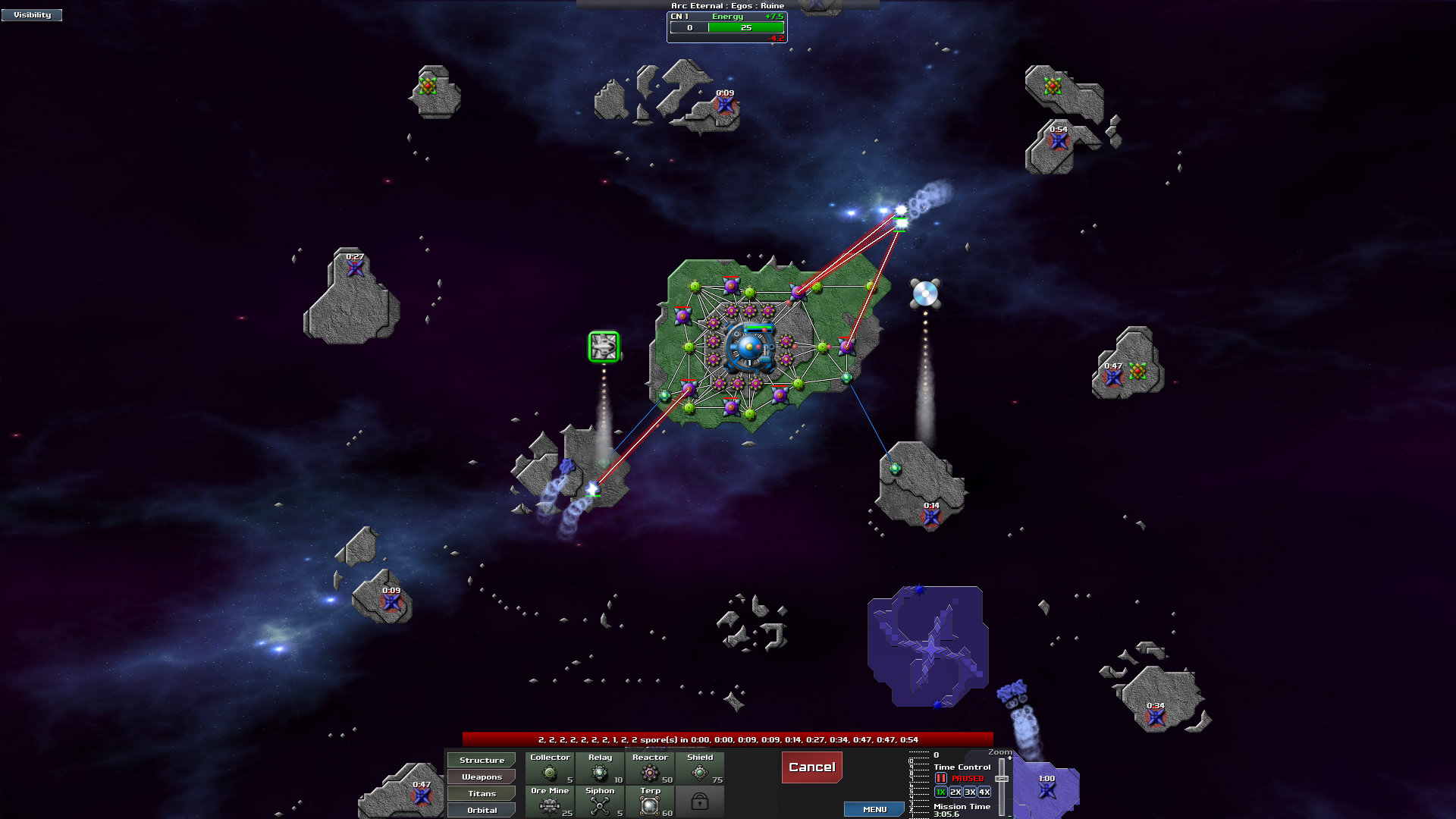
Task: Open the game MENU
Action: coord(874,809)
